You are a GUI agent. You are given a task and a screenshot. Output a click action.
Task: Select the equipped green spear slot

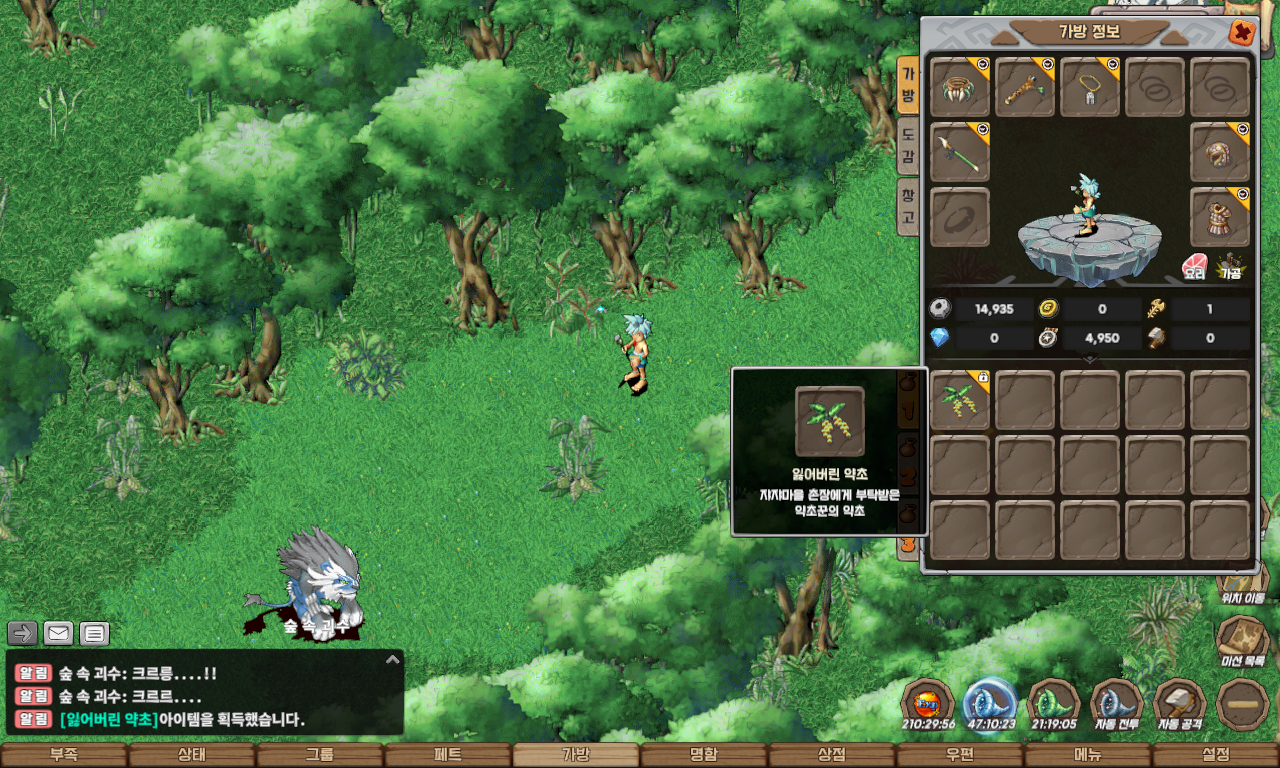tap(960, 152)
